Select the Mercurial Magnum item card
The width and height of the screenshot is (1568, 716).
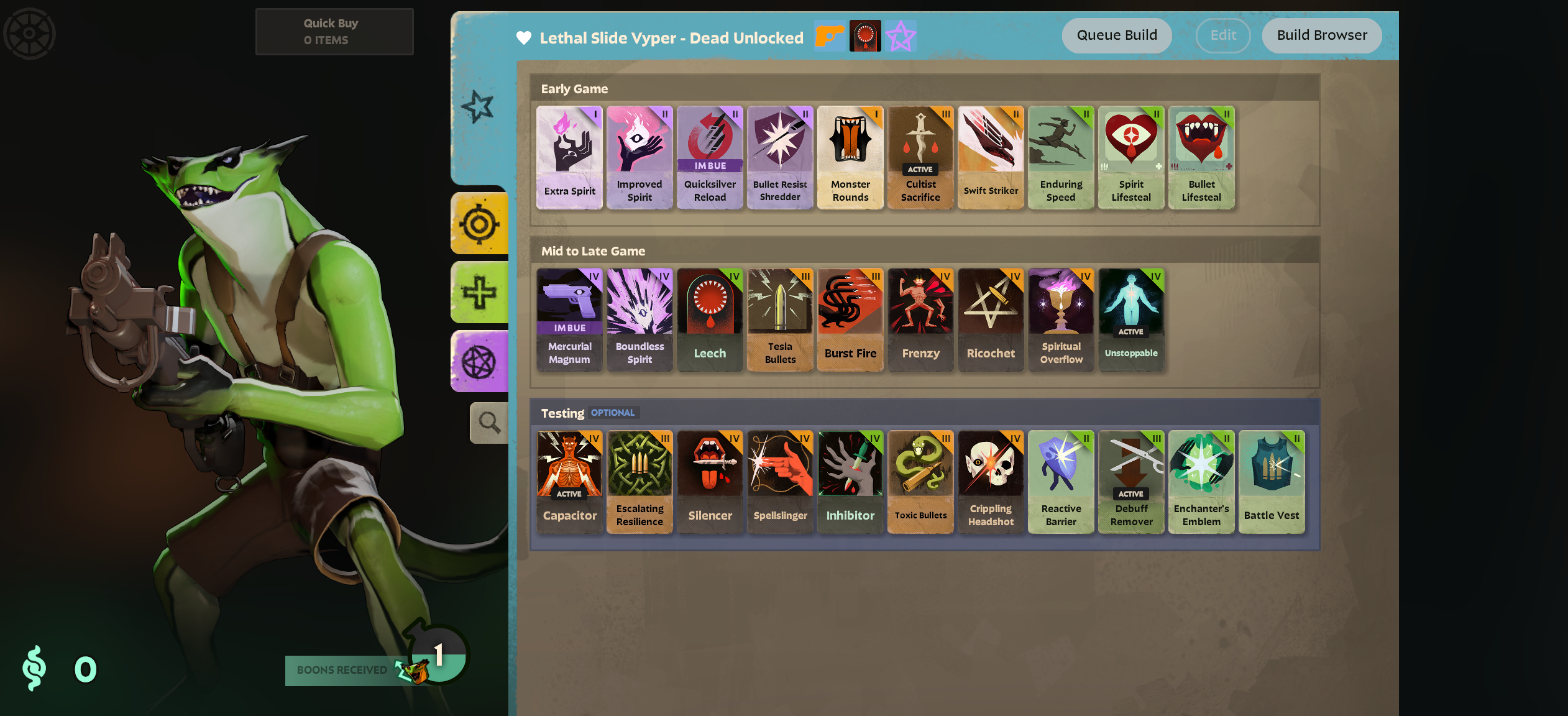(569, 319)
